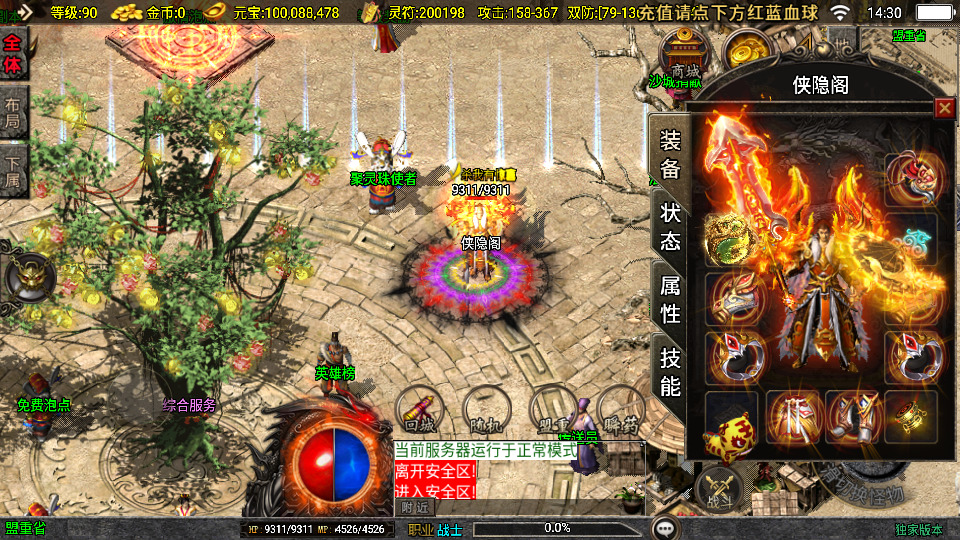
Task: Show the 技能 (skills) tab
Action: pyautogui.click(x=669, y=371)
